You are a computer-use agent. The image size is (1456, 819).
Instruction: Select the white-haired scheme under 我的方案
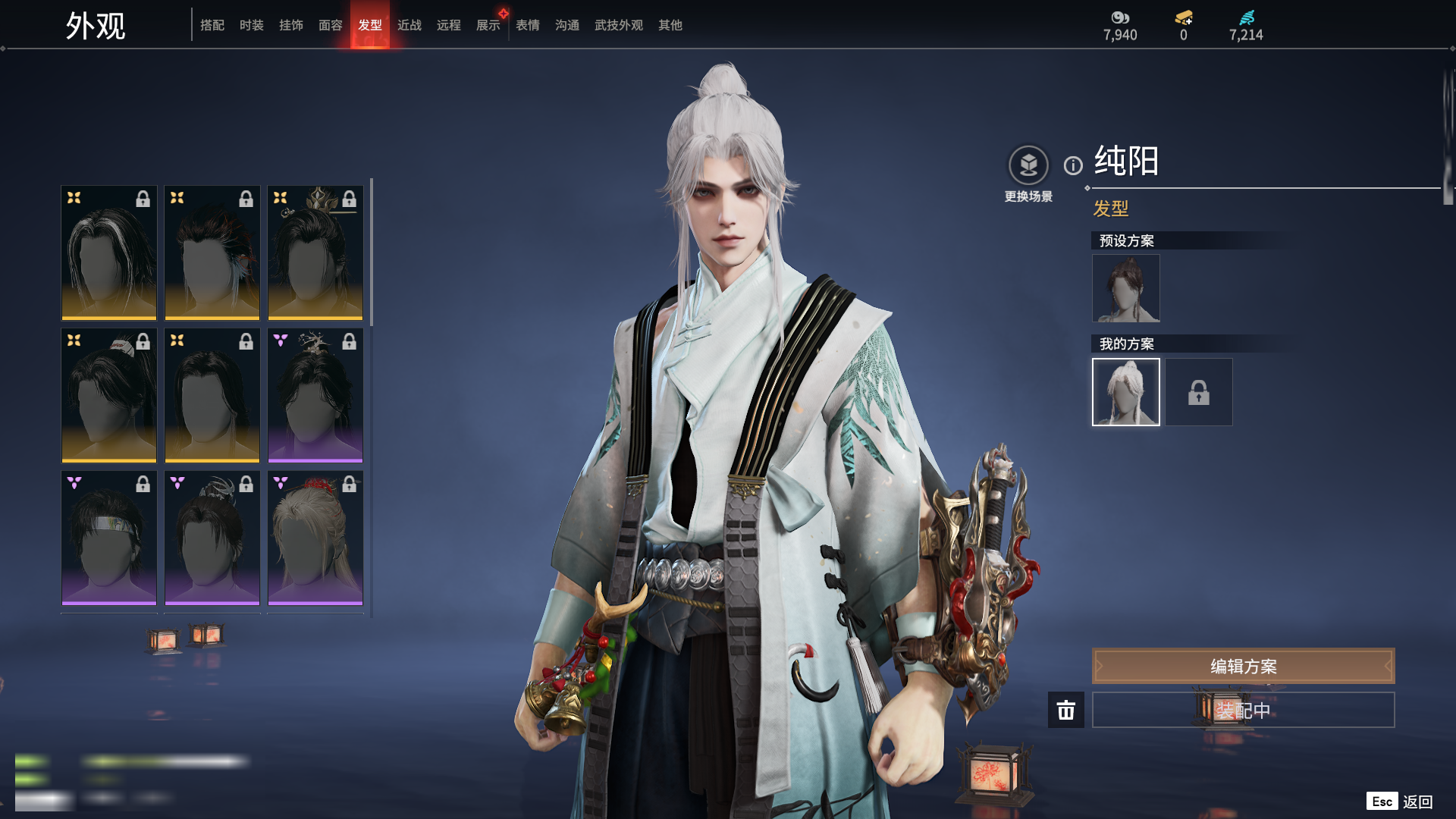click(1126, 392)
